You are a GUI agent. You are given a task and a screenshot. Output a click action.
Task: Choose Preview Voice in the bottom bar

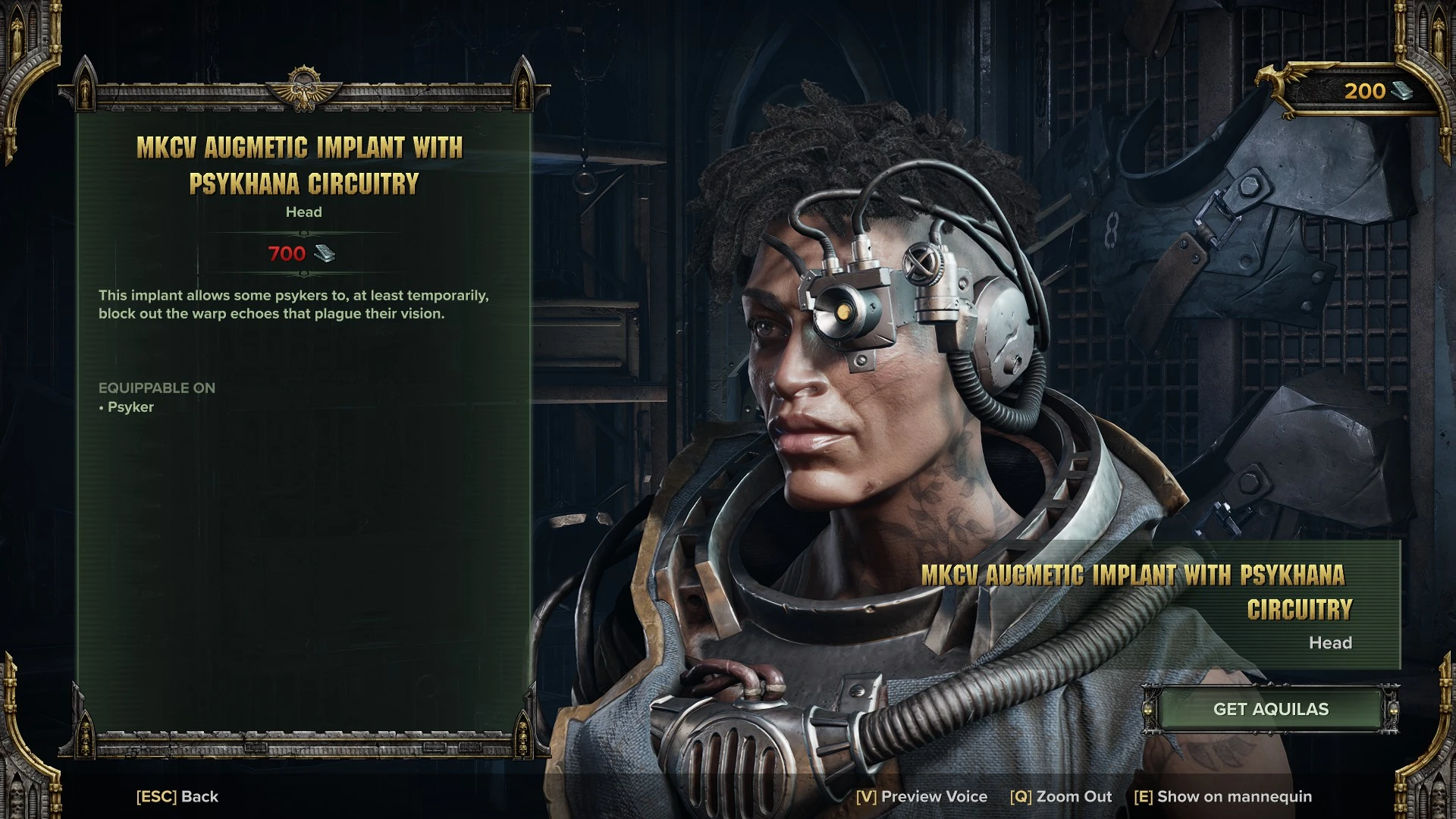click(x=921, y=796)
